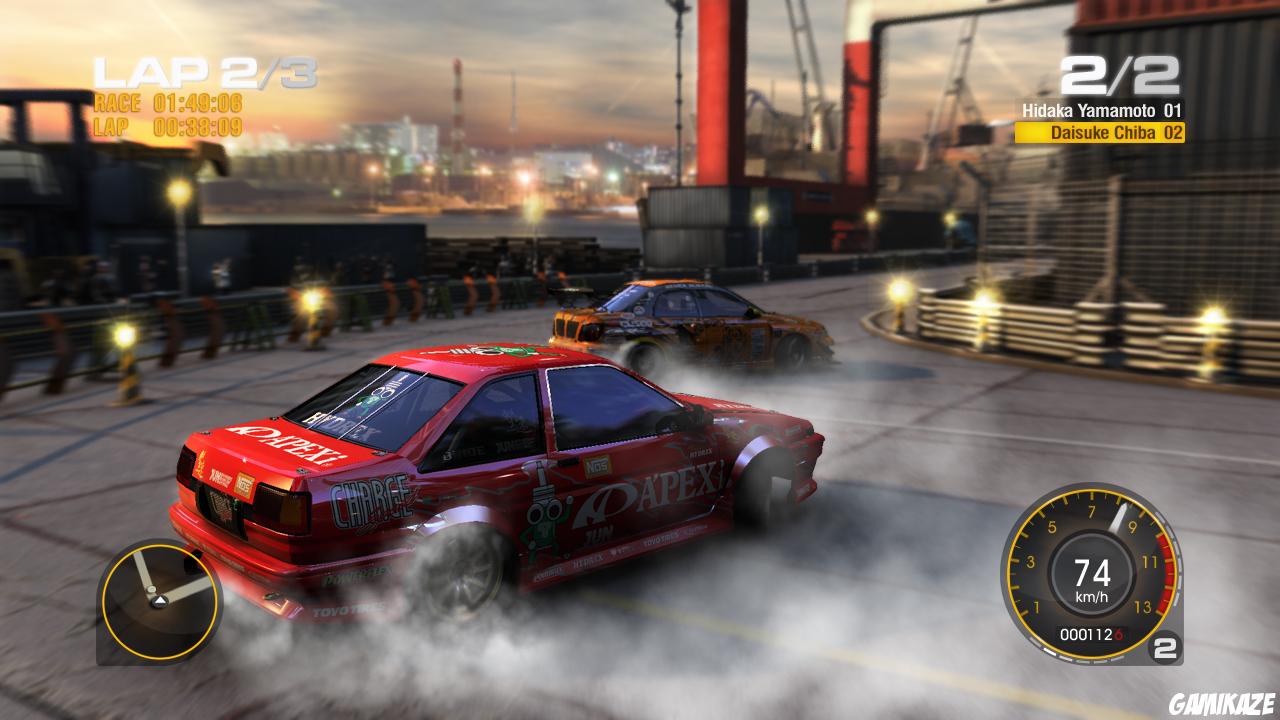
Task: Expand the LAP 00:38:09 time display
Action: pyautogui.click(x=168, y=128)
